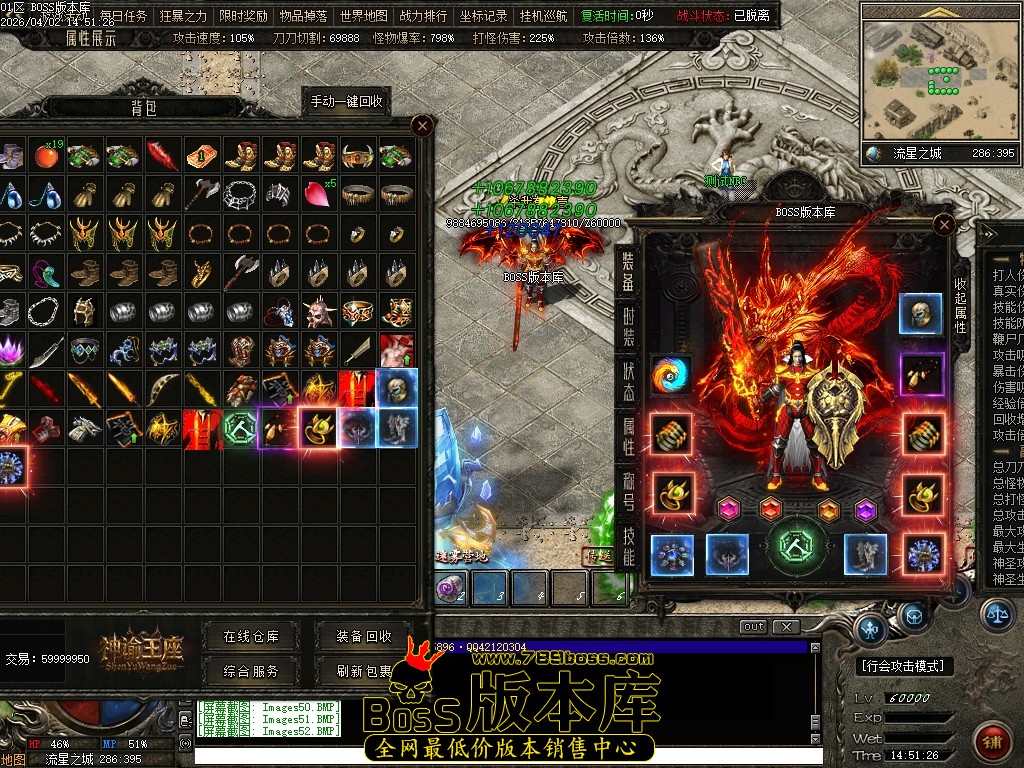The image size is (1024, 768).
Task: Click the 刷新包裹 refresh bag button
Action: [x=363, y=671]
